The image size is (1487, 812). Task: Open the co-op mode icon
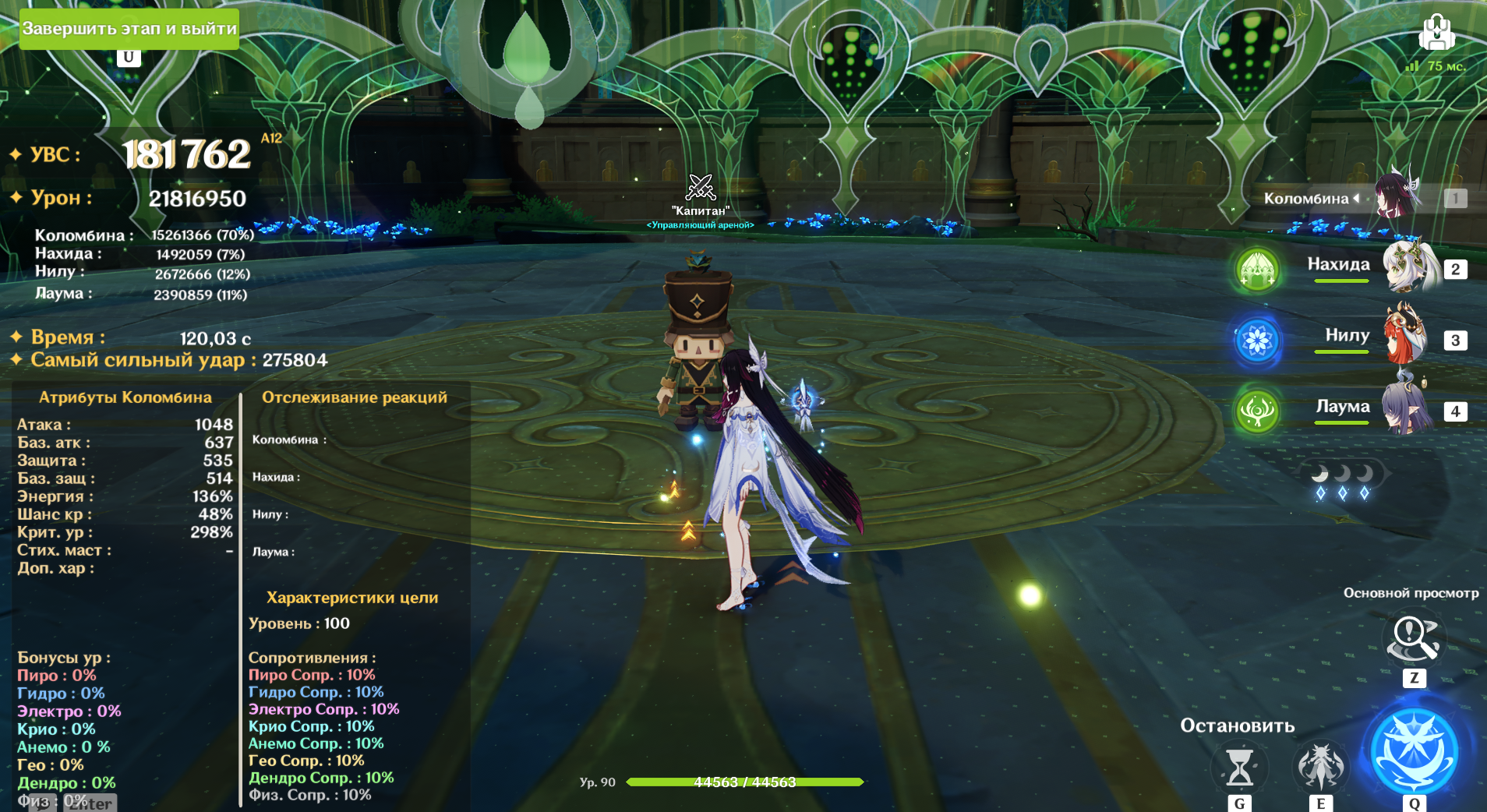1436,34
